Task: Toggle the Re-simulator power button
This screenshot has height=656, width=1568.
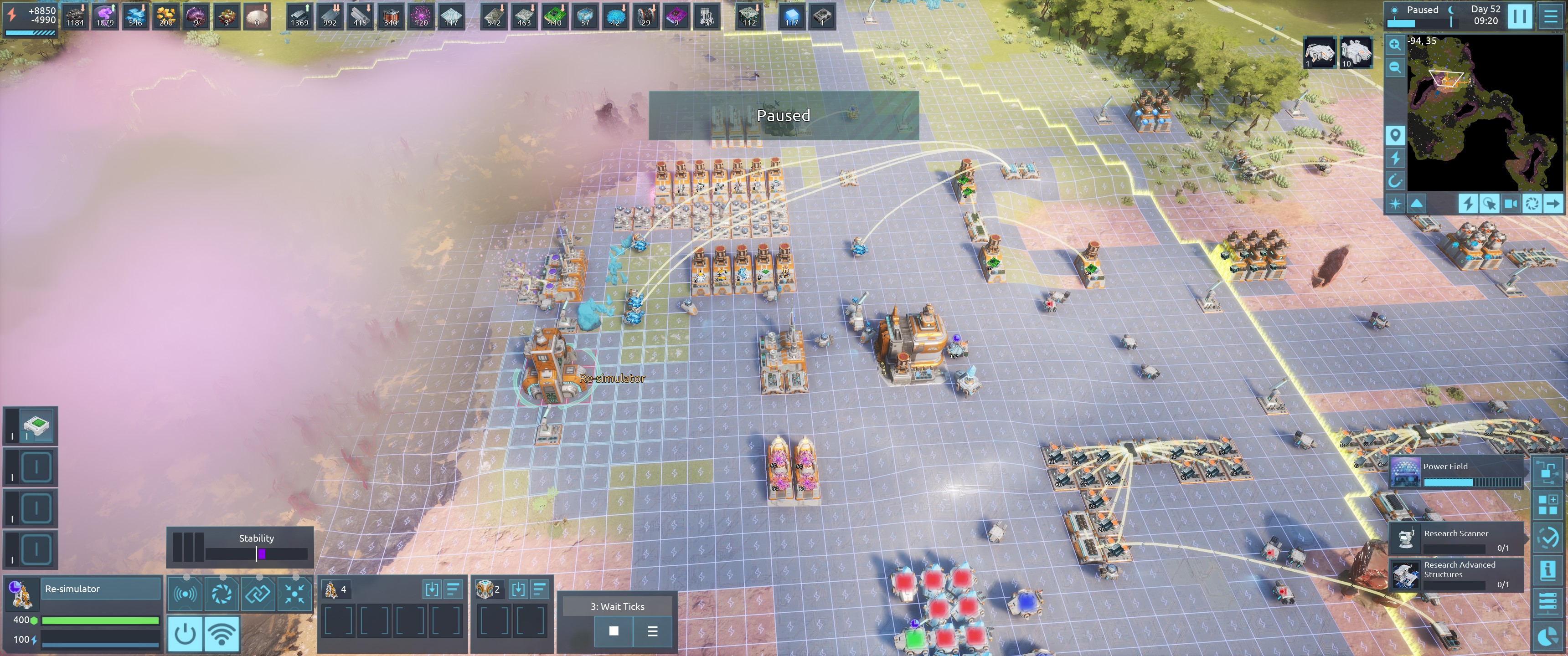Action: tap(185, 634)
